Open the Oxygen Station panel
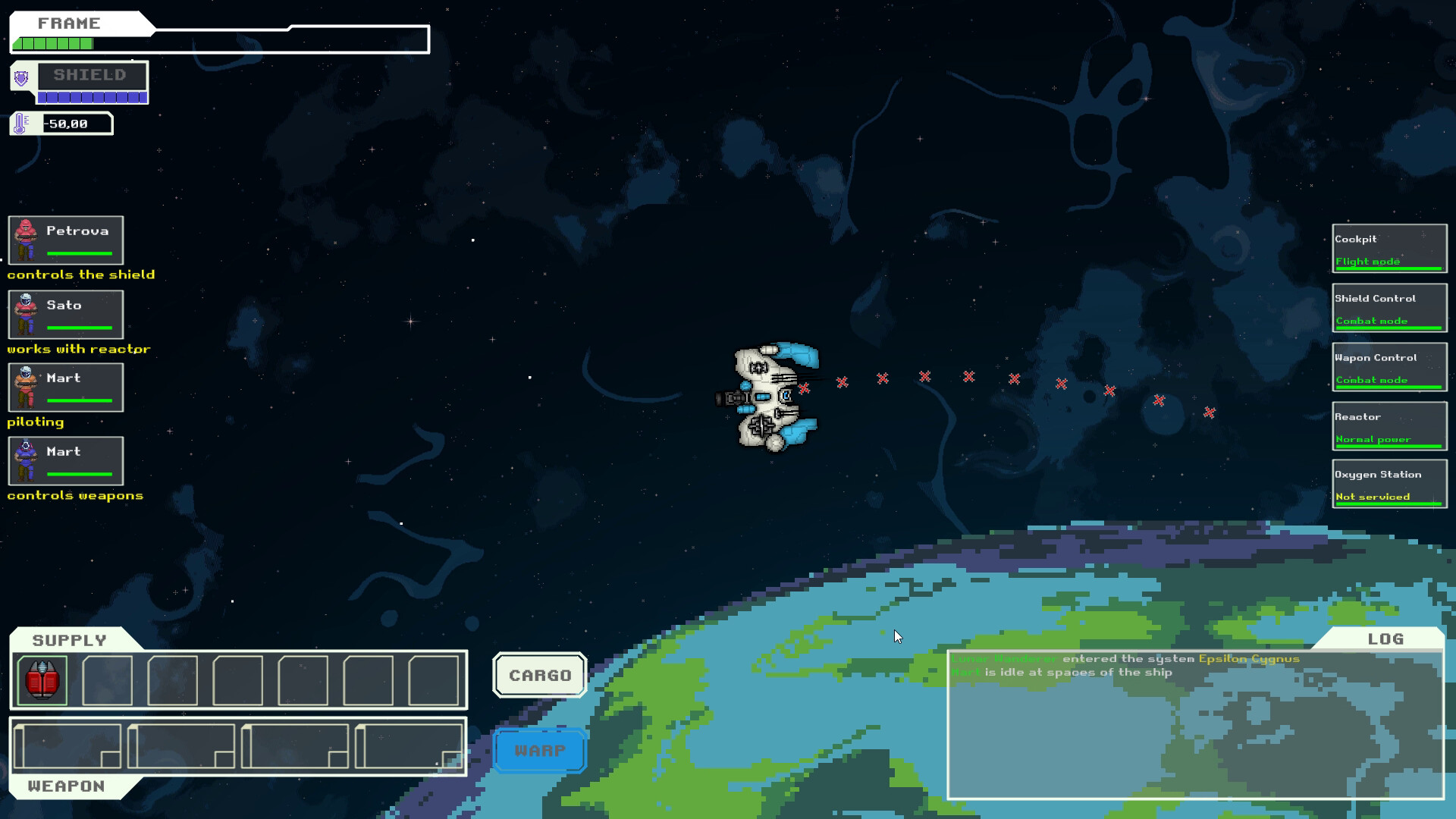Viewport: 1456px width, 819px height. click(x=1388, y=484)
